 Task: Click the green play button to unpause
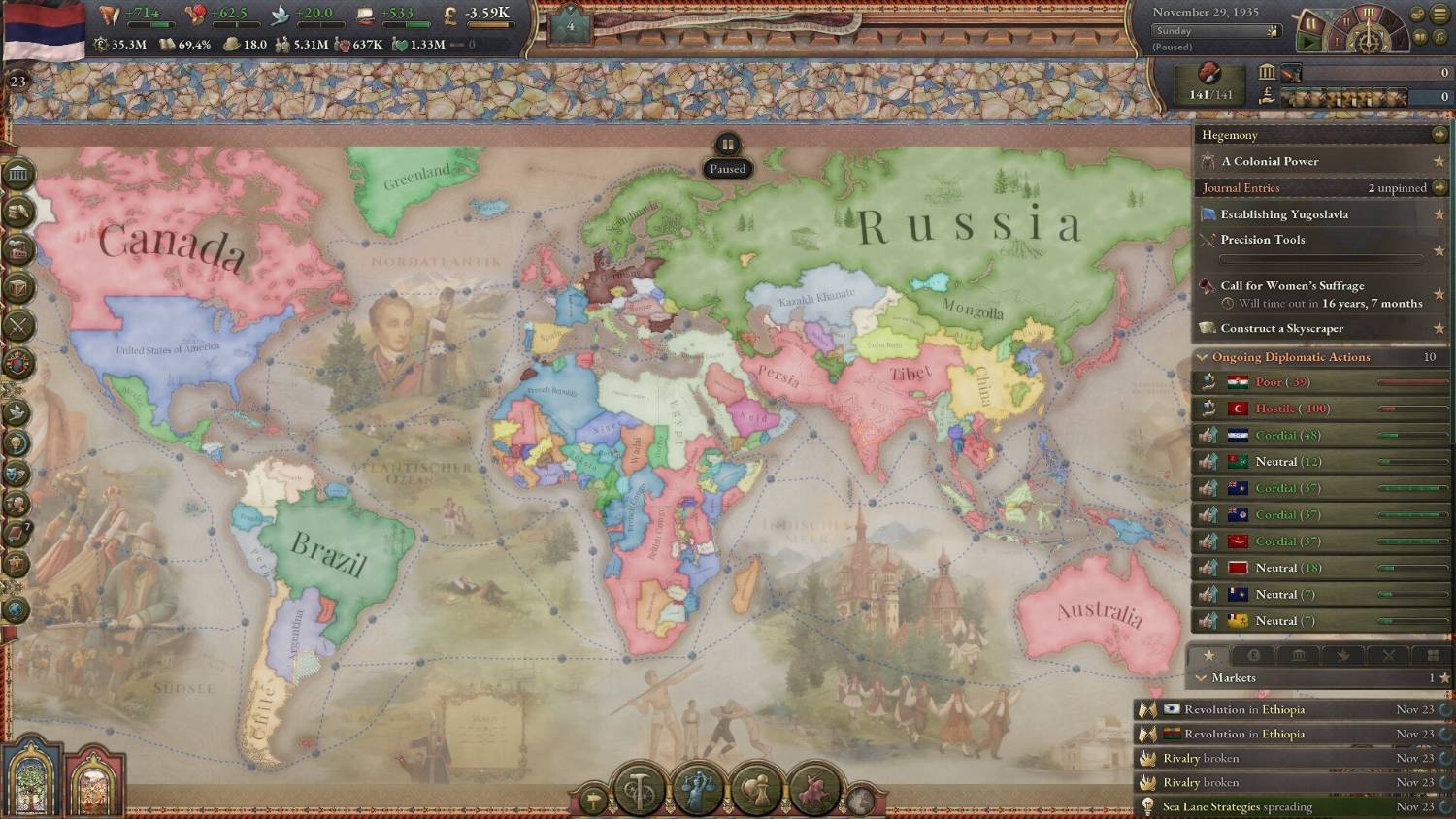pos(1309,42)
